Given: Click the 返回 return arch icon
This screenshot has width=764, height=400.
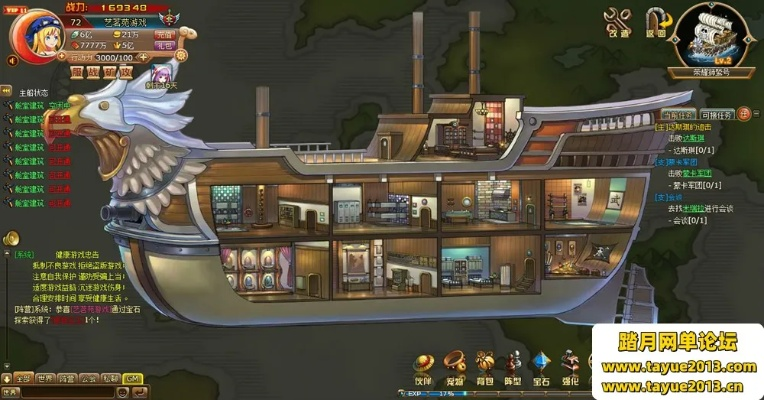Looking at the screenshot, I should coord(657,21).
